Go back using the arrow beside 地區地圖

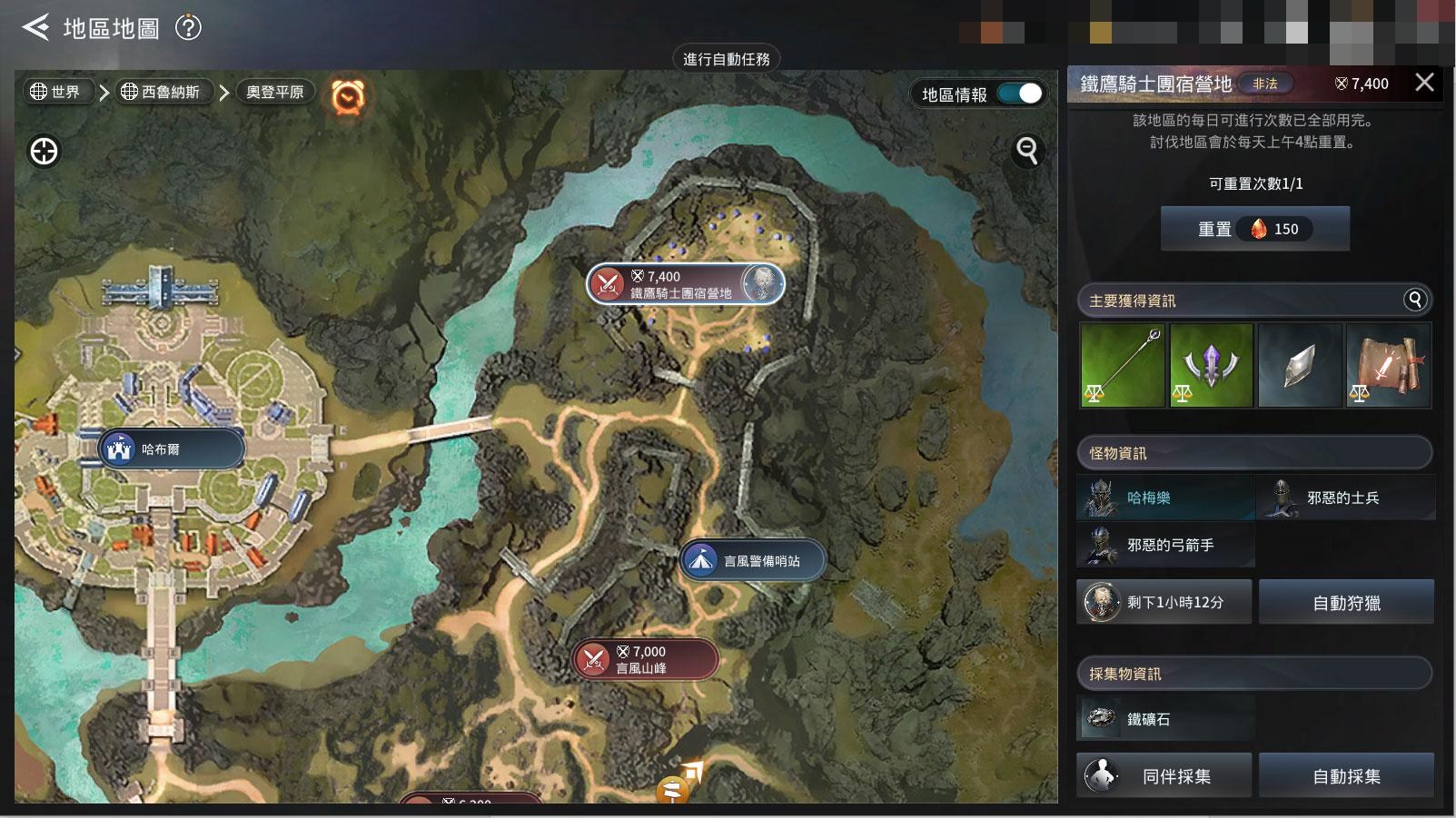coord(35,28)
